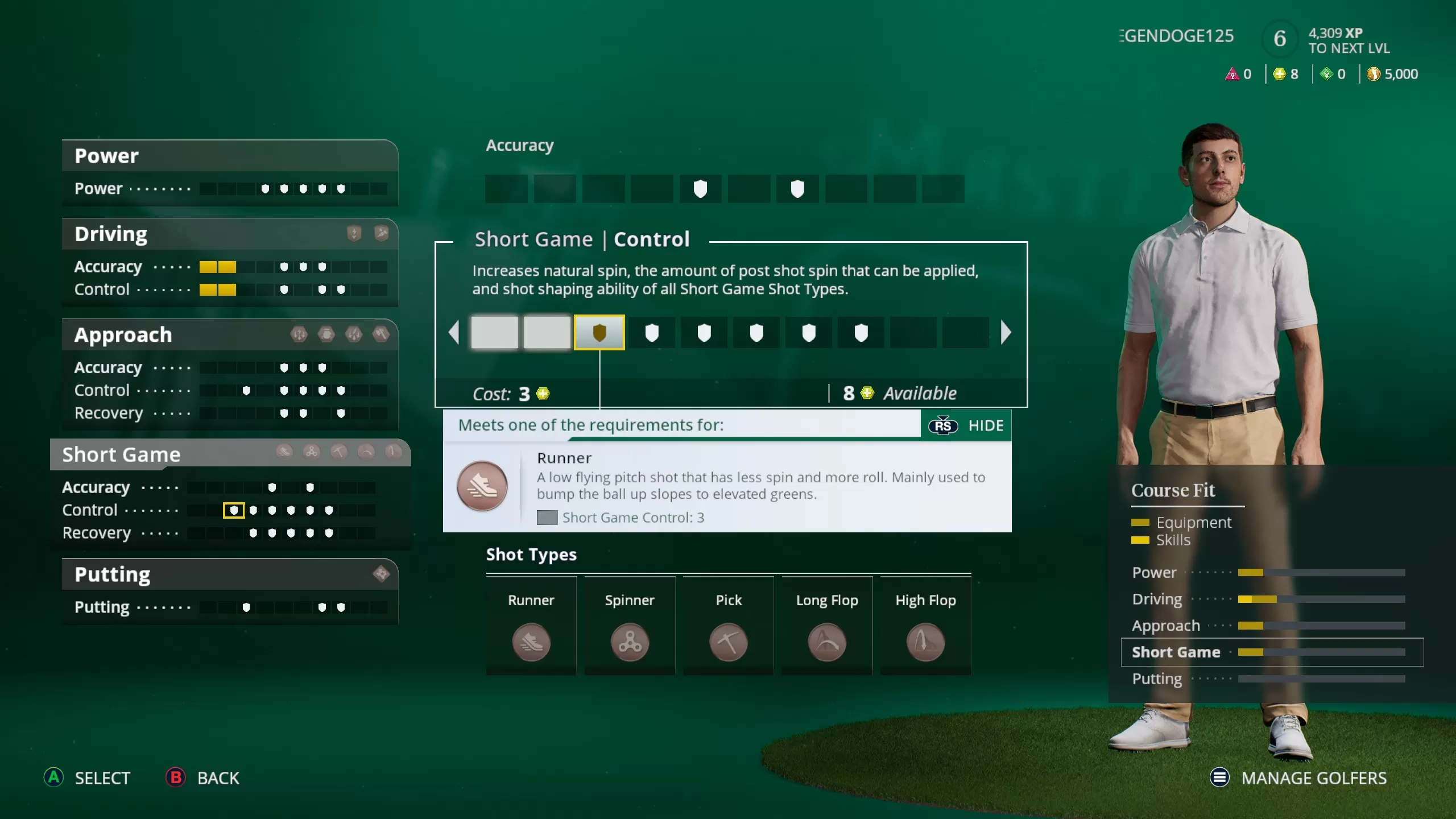The width and height of the screenshot is (1456, 819).
Task: Toggle the highlighted Short Game Control skill node
Action: [x=600, y=333]
